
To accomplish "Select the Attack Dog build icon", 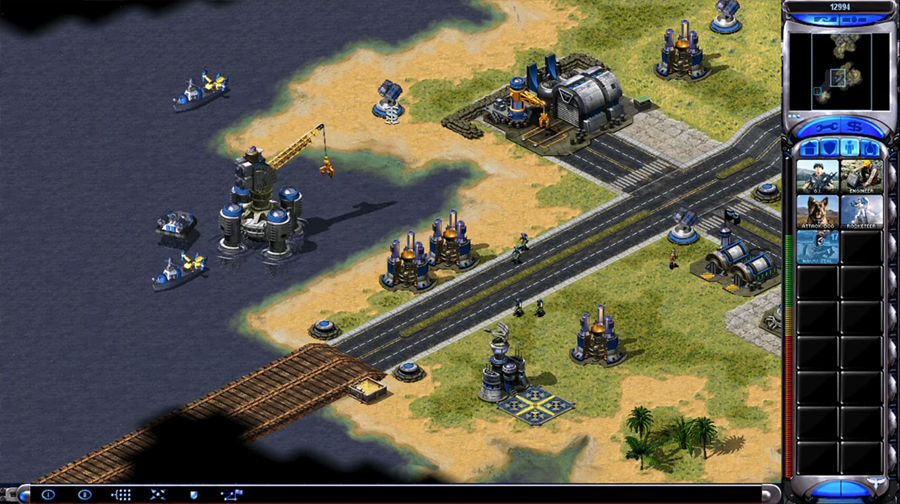I will [818, 211].
